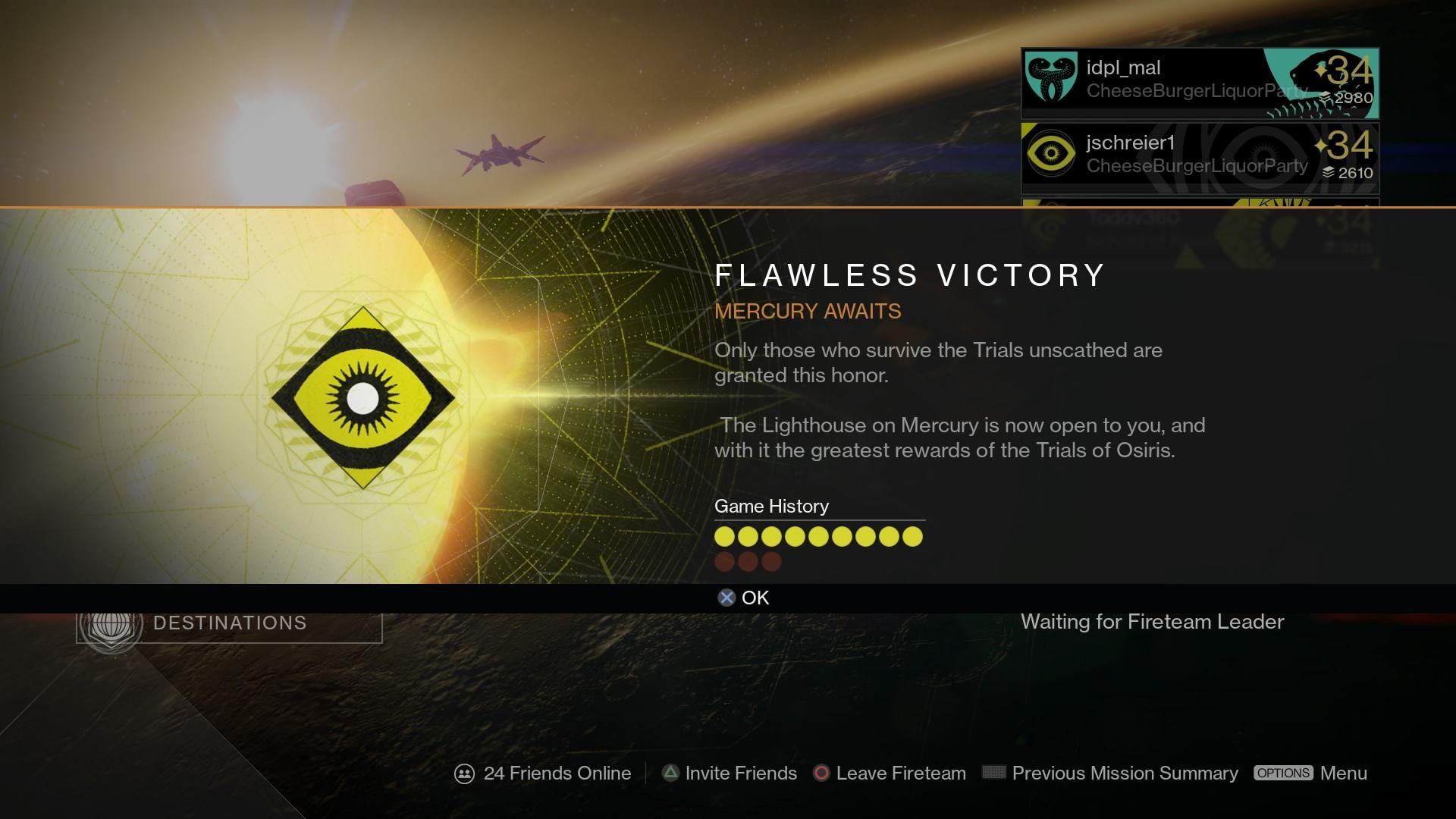Click the blue X icon next to OK

click(x=726, y=598)
